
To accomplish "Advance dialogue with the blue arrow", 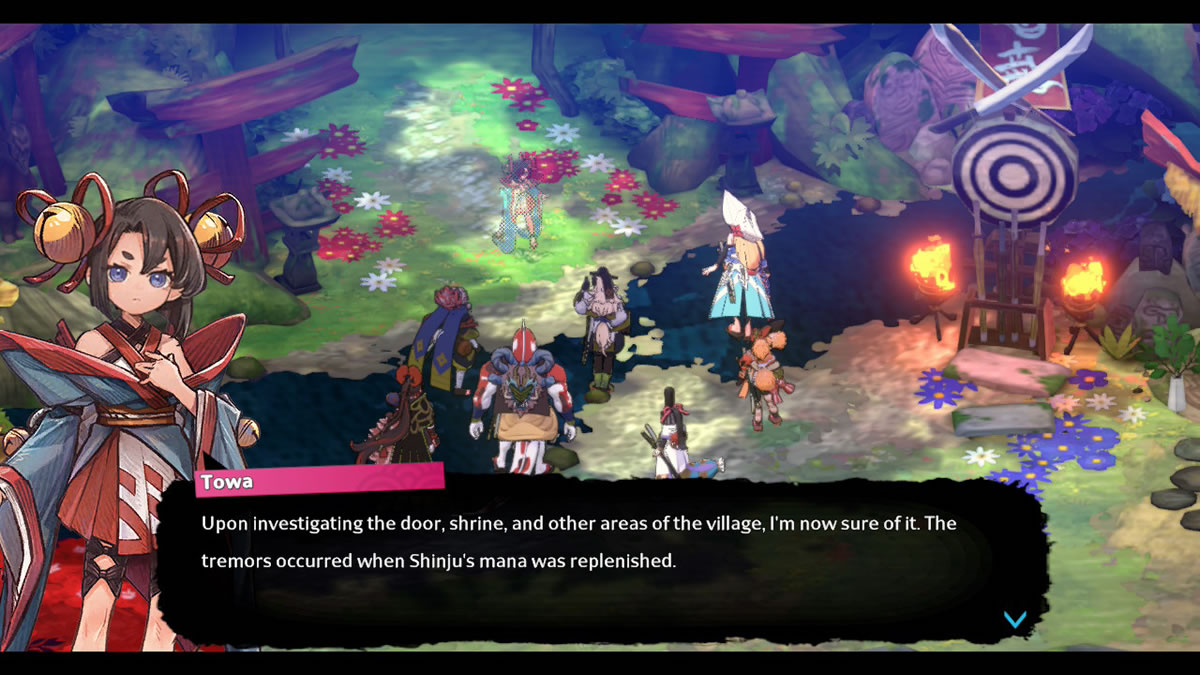I will click(1015, 620).
